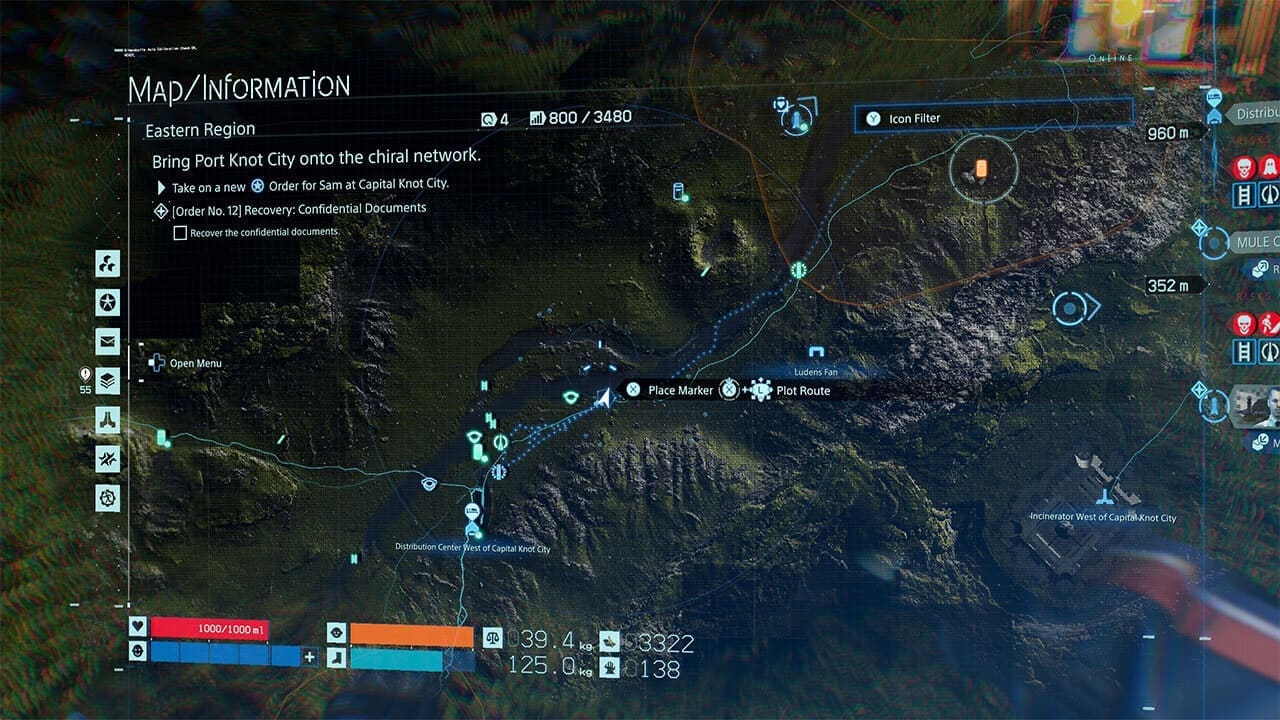The height and width of the screenshot is (720, 1280).
Task: Toggle the large eye observation icon on right map
Action: 1068,307
